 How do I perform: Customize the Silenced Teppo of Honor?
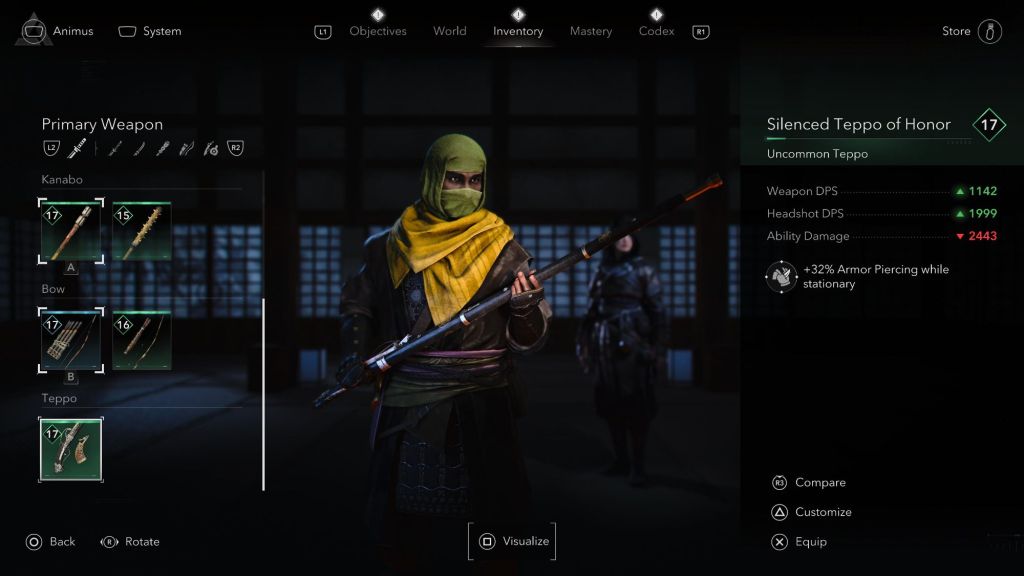[822, 512]
